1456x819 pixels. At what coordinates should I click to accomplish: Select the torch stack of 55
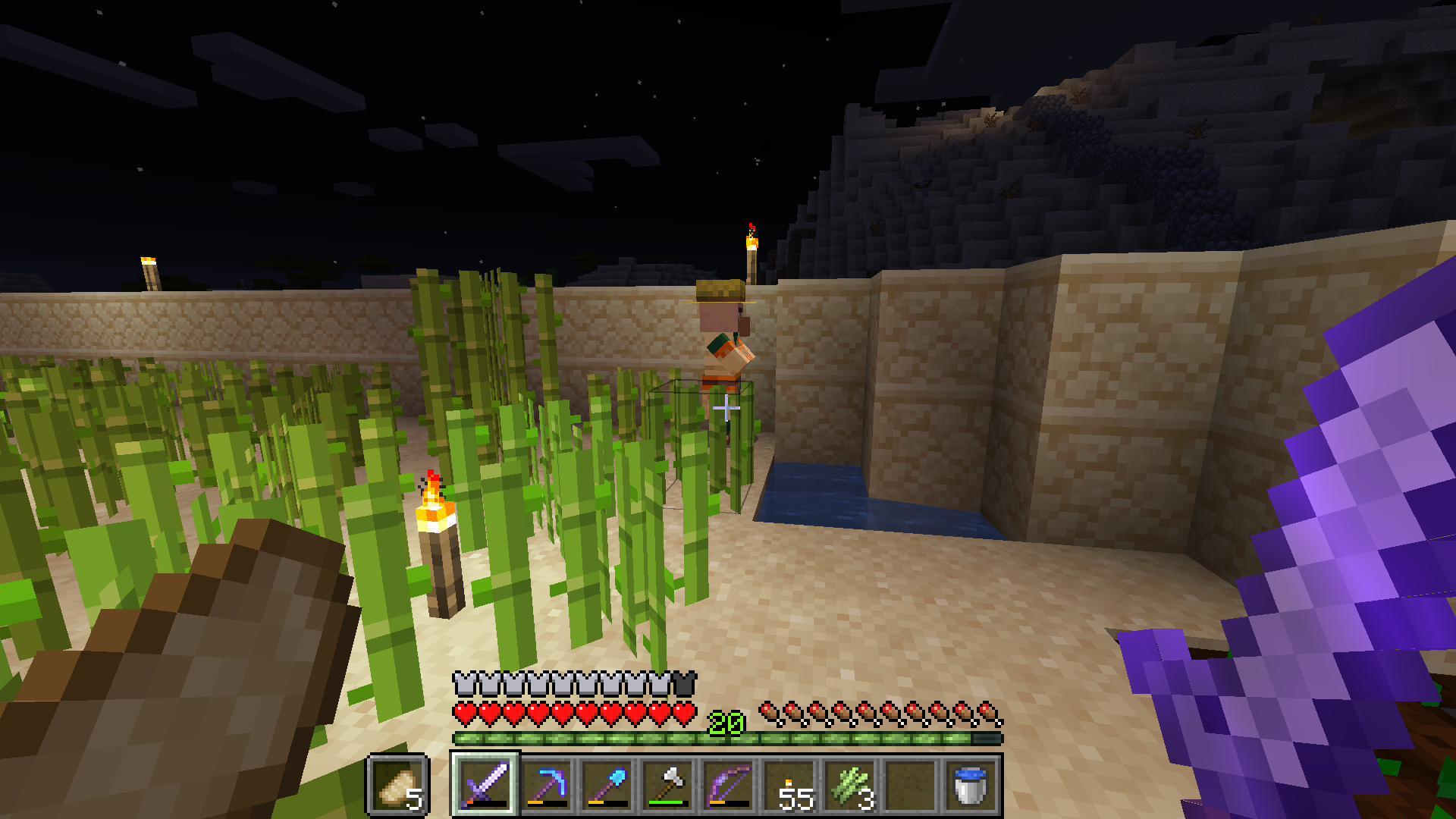[789, 785]
